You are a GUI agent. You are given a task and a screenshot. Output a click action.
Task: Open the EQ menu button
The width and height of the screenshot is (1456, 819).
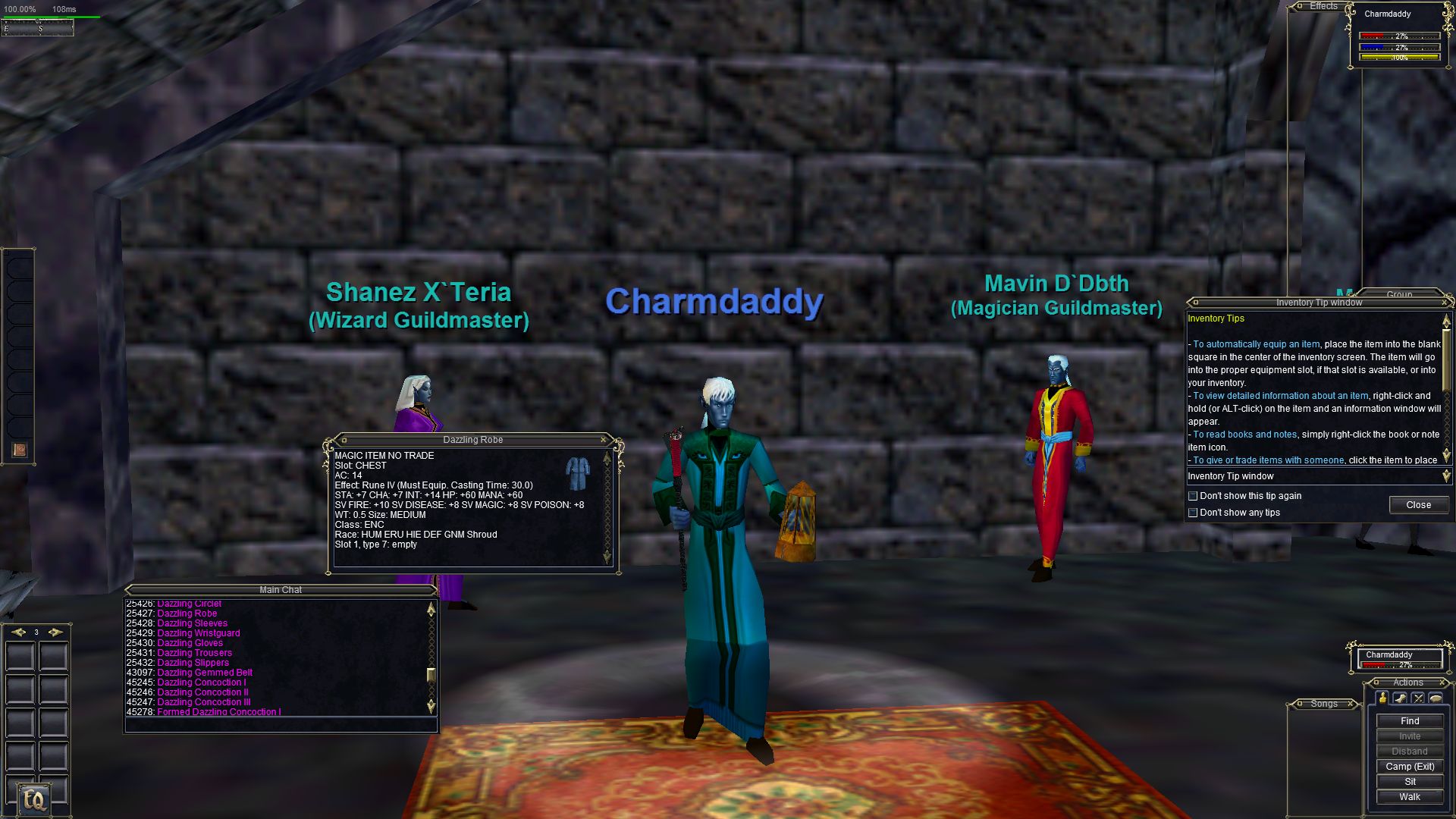tap(34, 799)
